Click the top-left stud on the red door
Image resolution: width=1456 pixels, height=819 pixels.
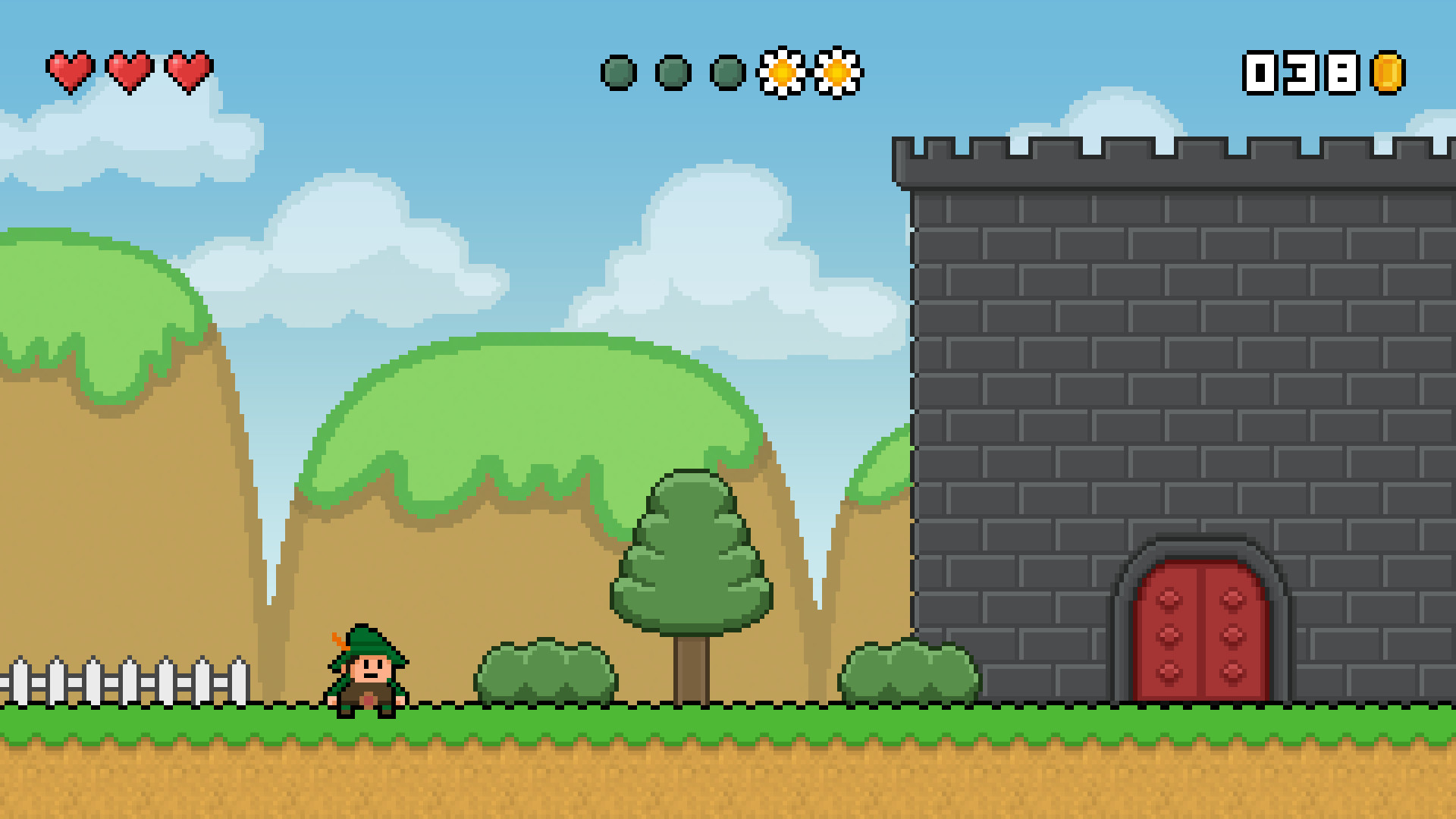(1168, 599)
